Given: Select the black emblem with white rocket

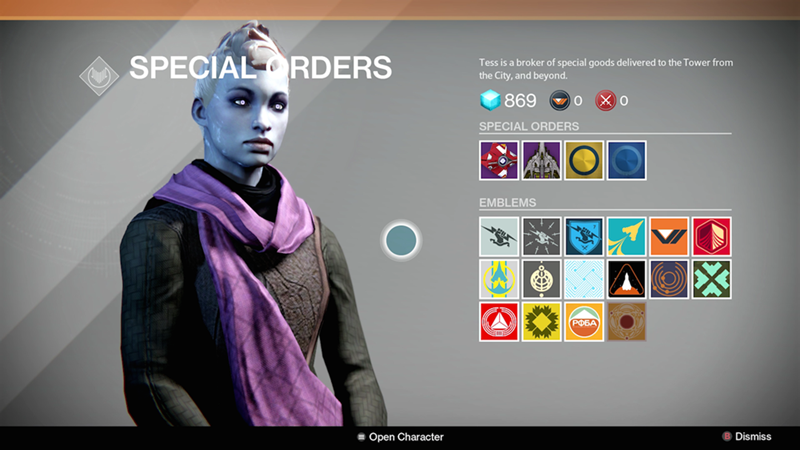Looking at the screenshot, I should tap(626, 279).
